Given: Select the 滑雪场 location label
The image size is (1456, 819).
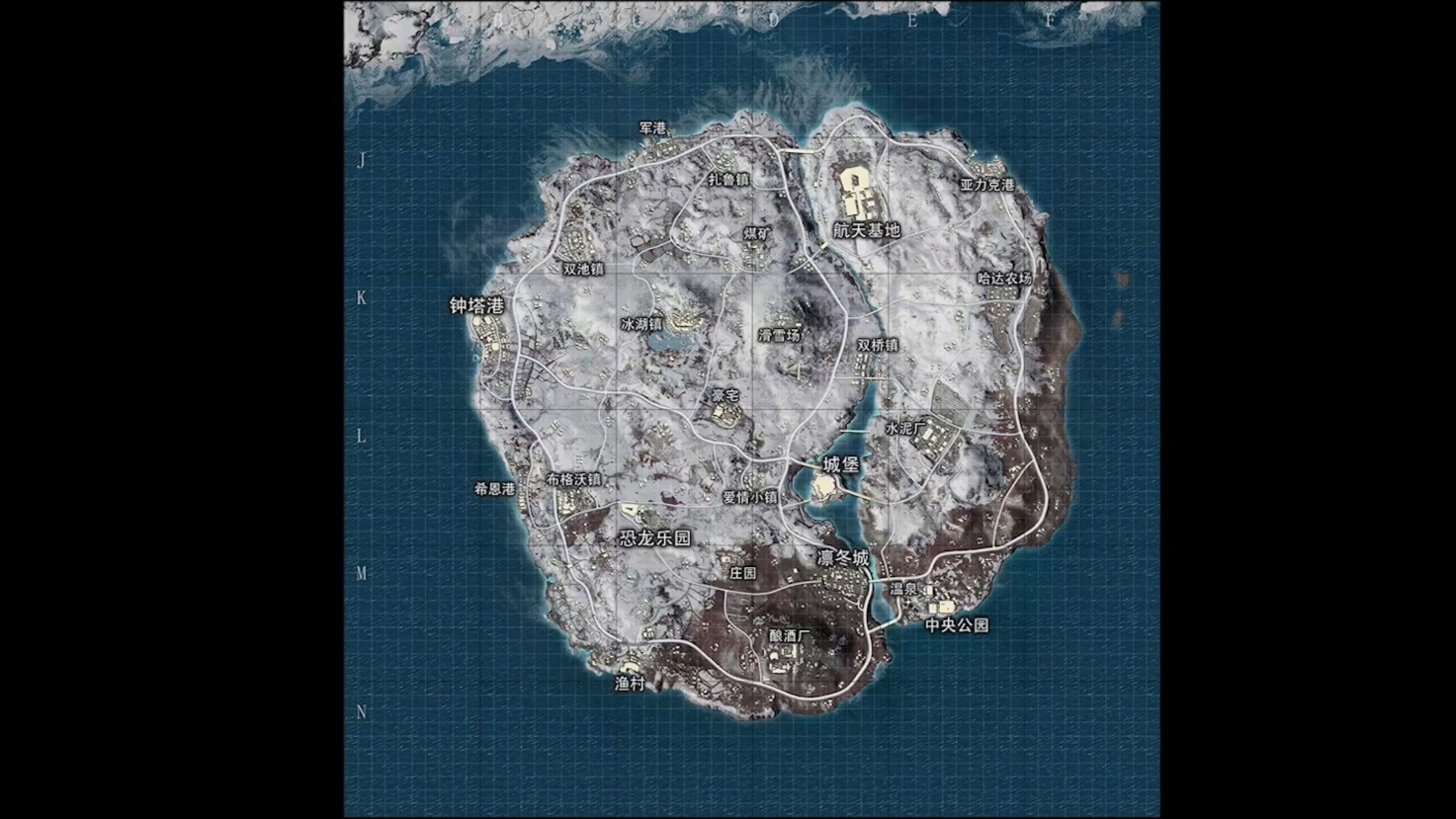Looking at the screenshot, I should click(779, 335).
